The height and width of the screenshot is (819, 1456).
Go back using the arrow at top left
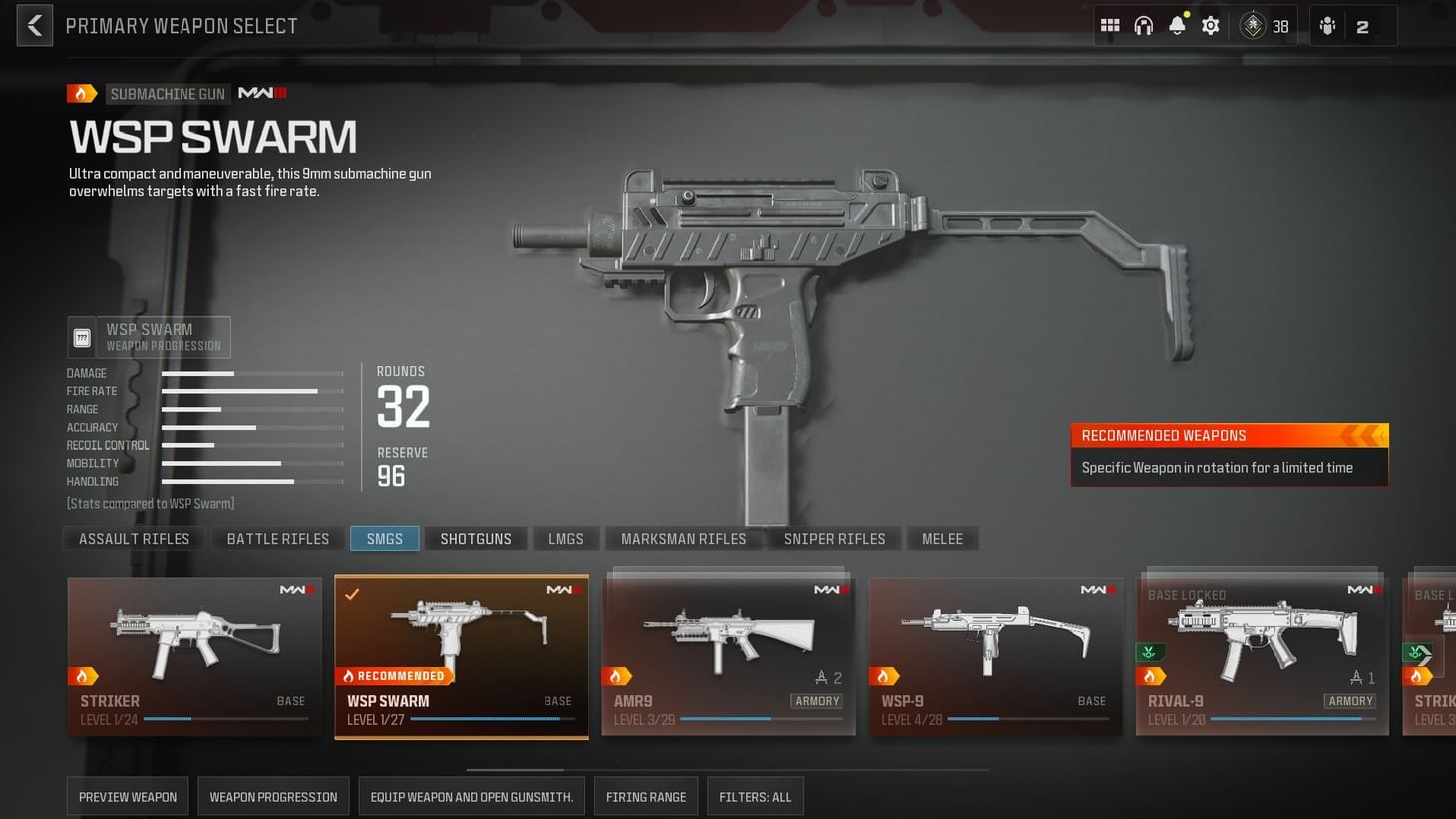(x=34, y=24)
